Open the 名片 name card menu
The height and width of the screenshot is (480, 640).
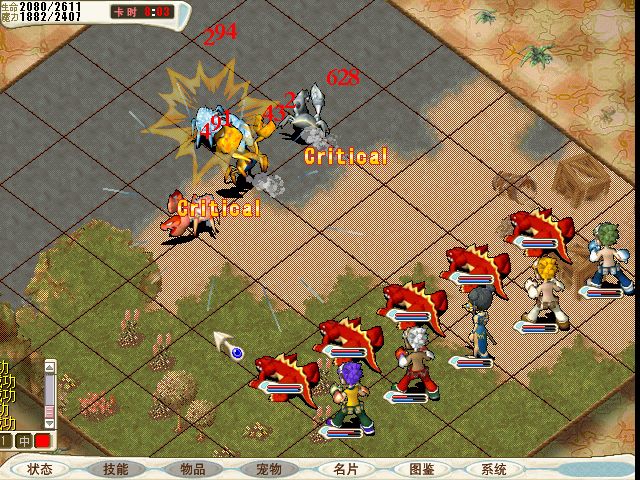point(345,469)
